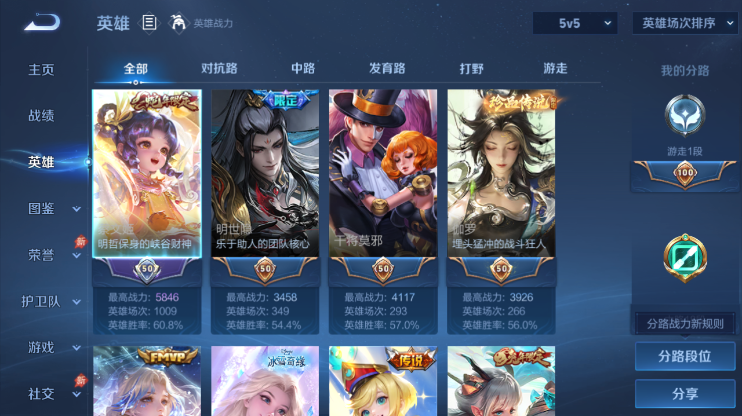
Task: Click the 分享 share button
Action: (x=685, y=393)
